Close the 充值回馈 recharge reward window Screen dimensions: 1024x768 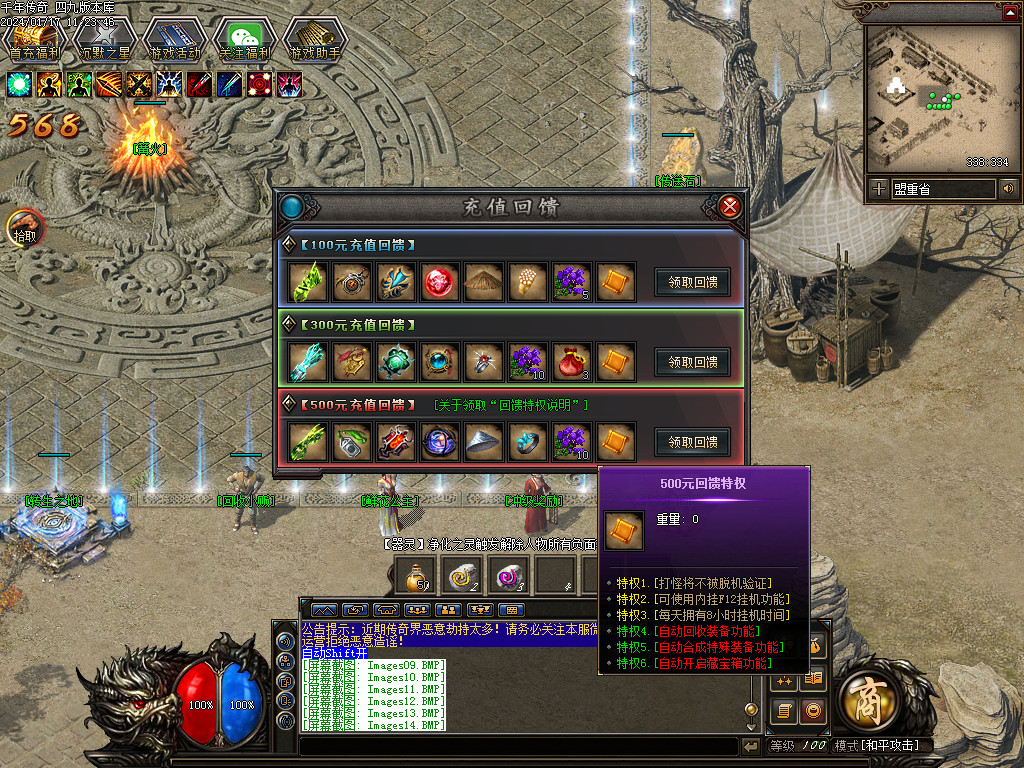click(730, 207)
